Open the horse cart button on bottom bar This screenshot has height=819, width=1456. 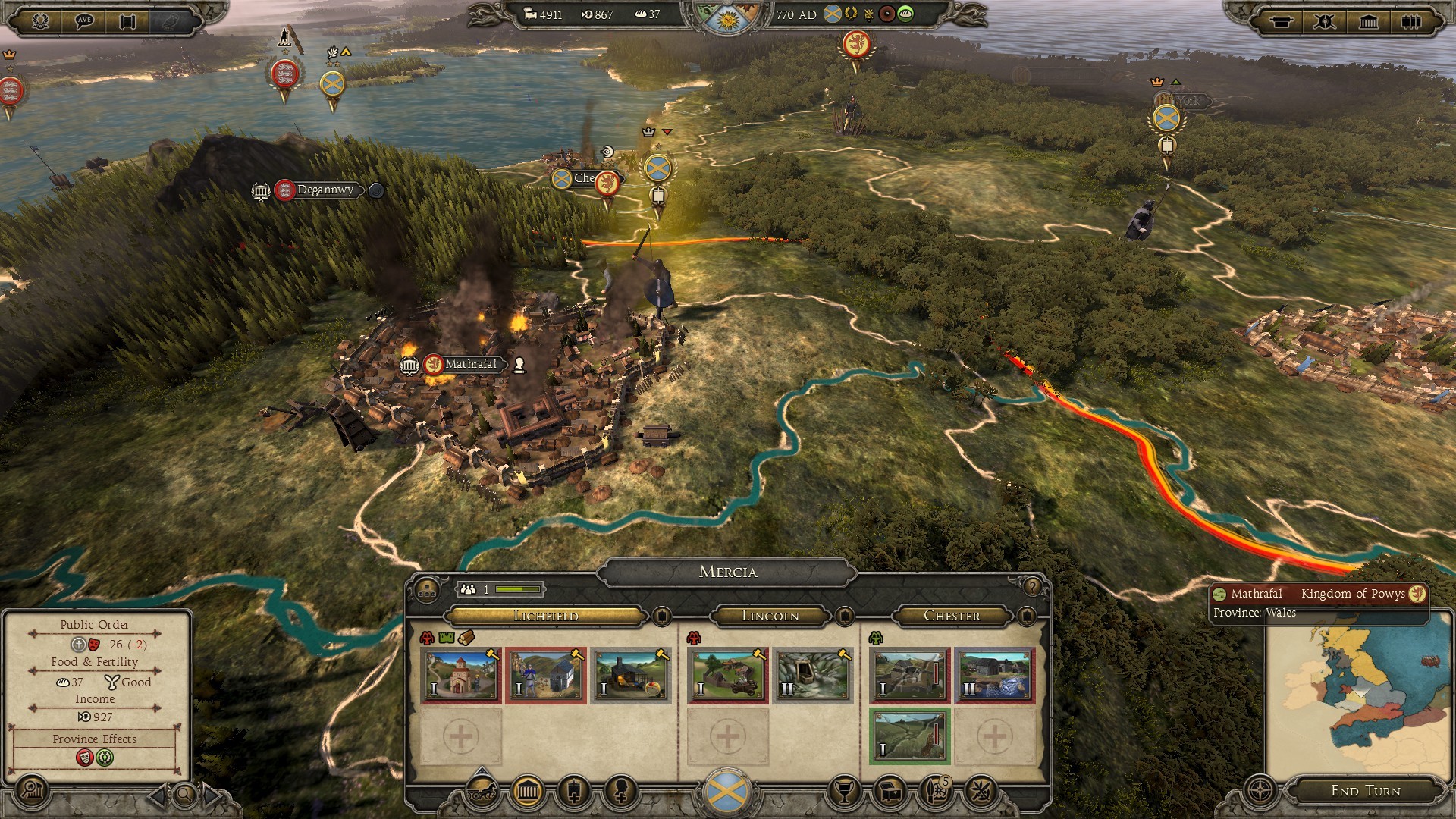(x=480, y=792)
